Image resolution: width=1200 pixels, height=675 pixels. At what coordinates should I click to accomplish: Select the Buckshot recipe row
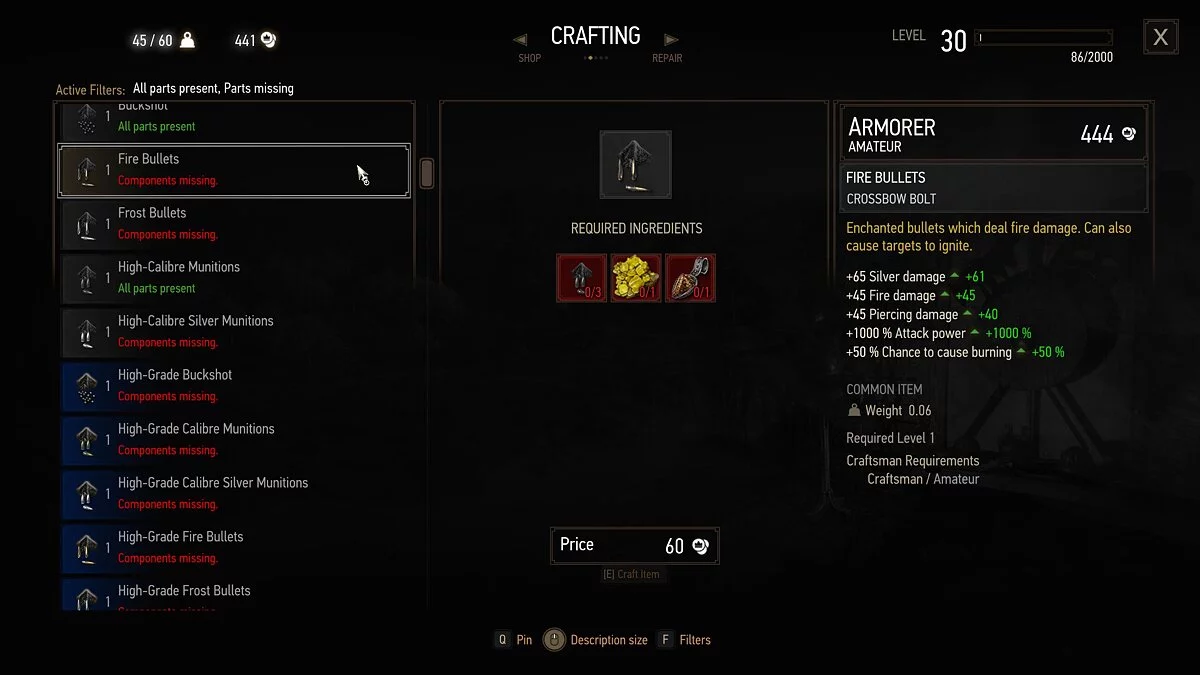click(234, 120)
